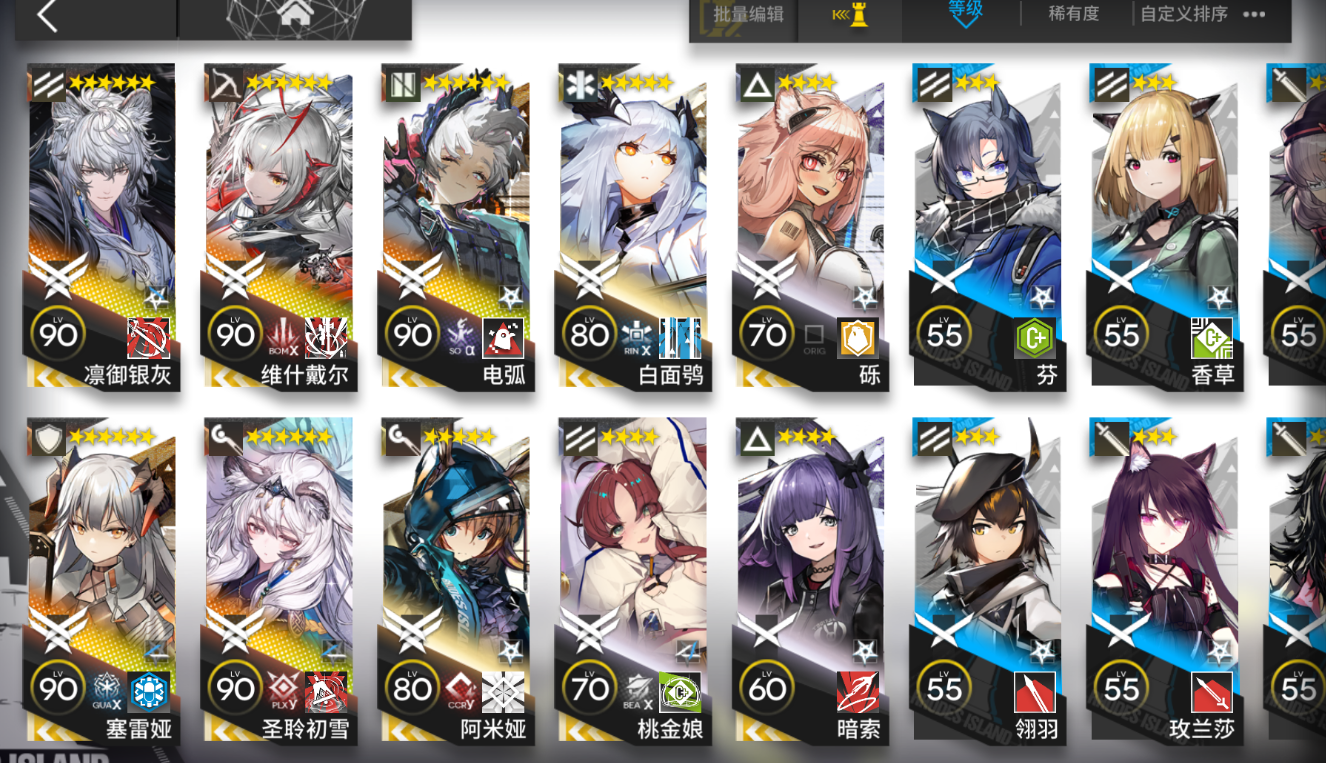1326x763 pixels.
Task: Open the three-dot overflow sorting menu
Action: point(1255,14)
